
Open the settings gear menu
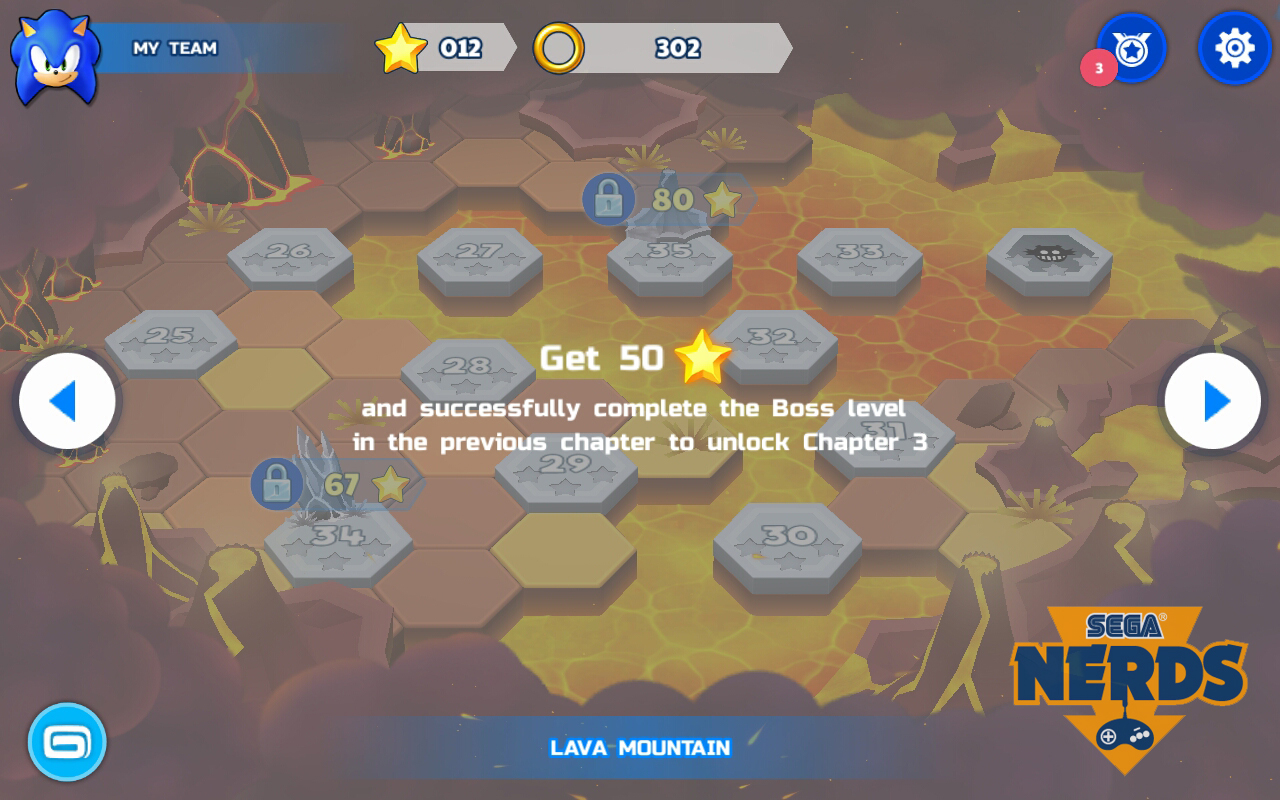[1234, 48]
